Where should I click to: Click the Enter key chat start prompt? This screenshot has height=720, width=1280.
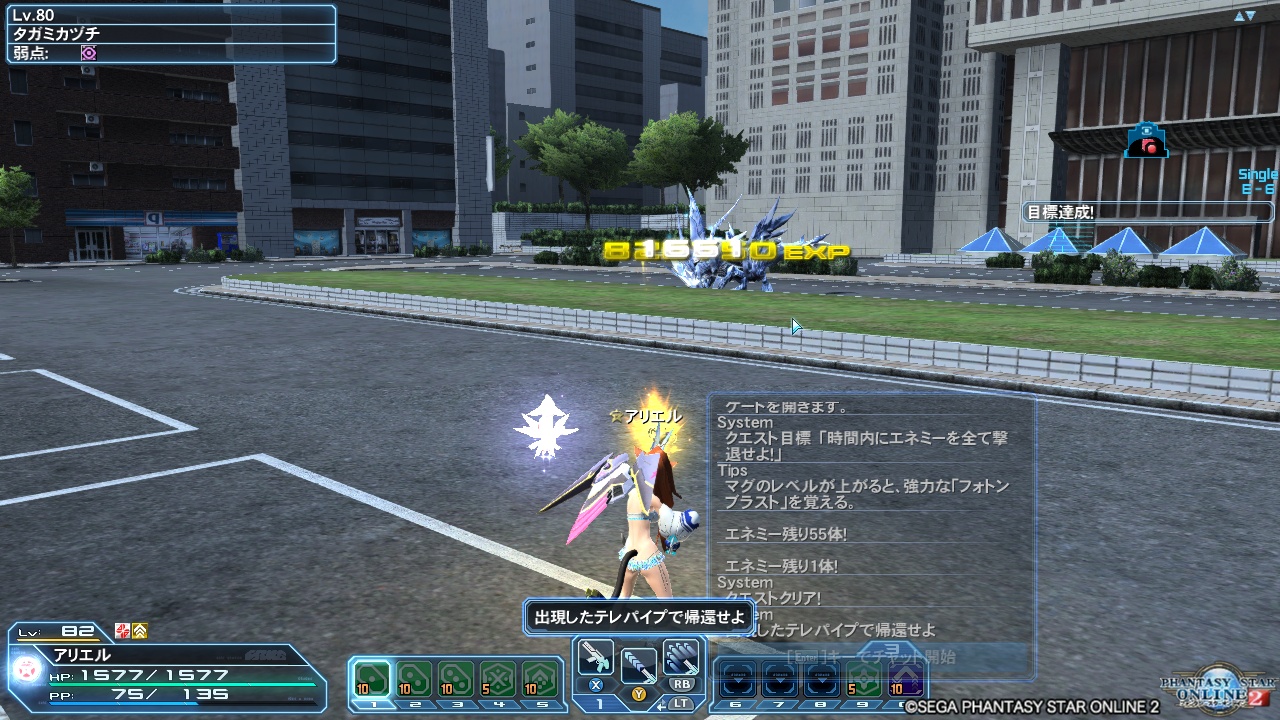coord(871,654)
